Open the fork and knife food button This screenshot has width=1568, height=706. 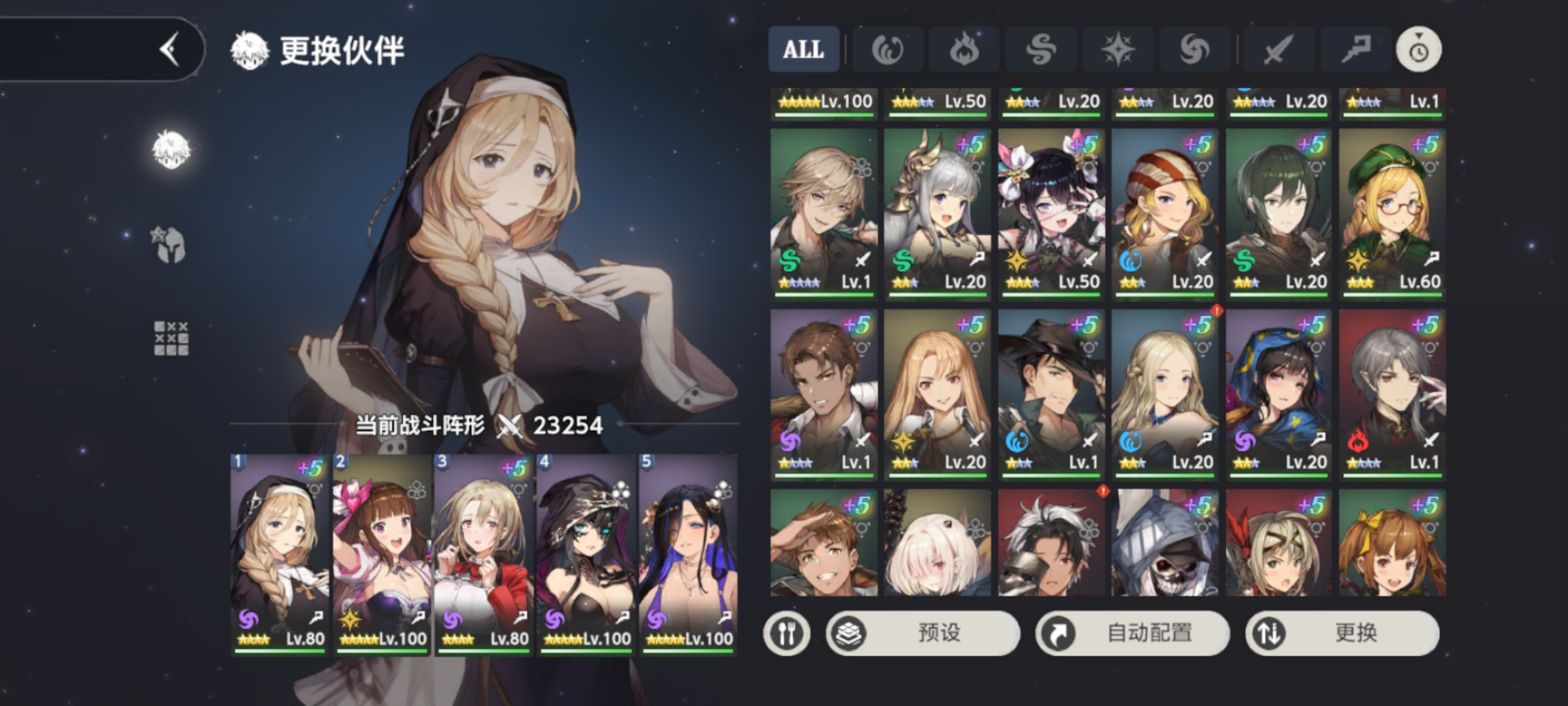click(x=786, y=633)
